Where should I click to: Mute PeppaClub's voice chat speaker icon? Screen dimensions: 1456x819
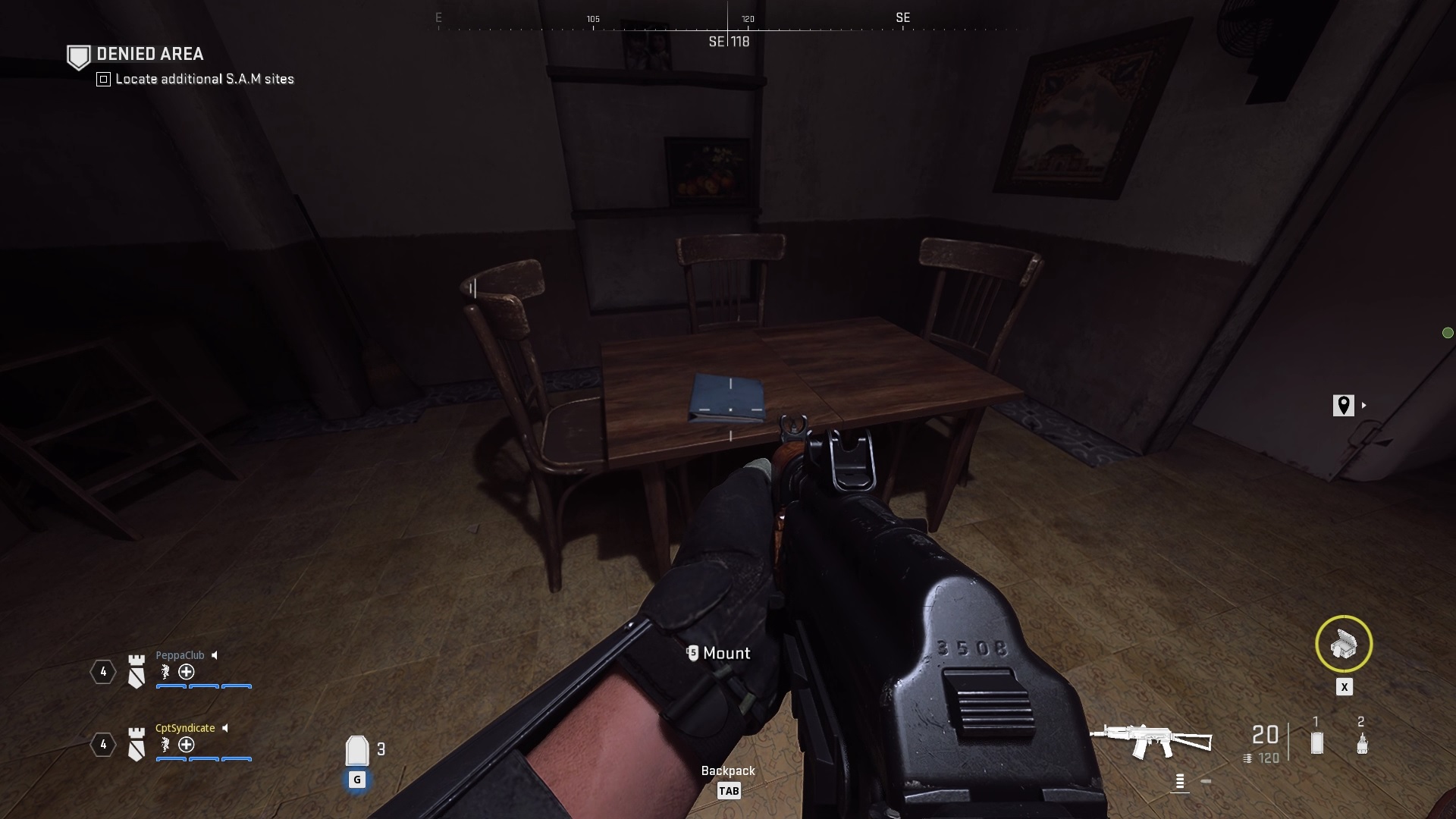tap(215, 656)
